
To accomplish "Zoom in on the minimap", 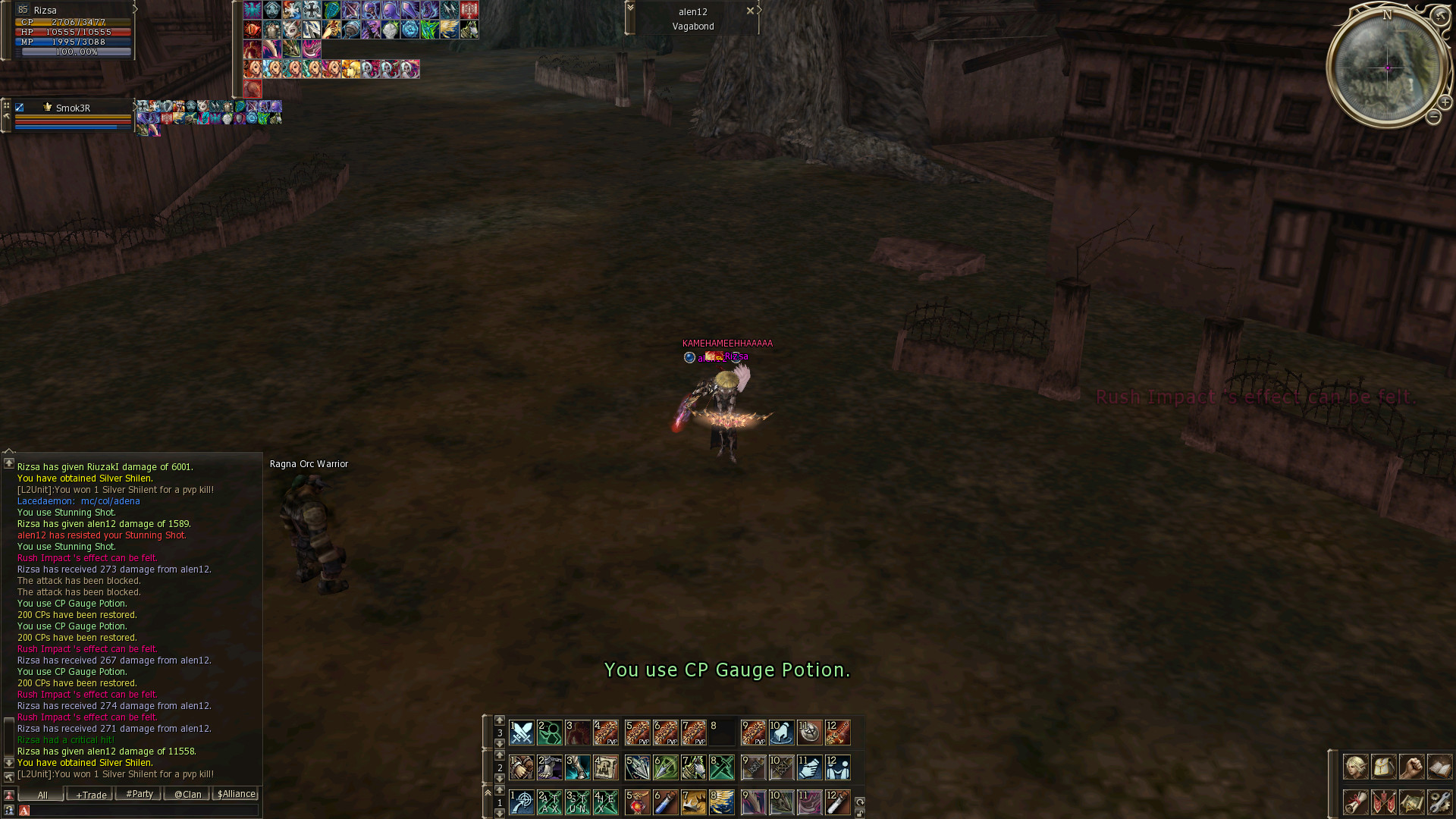I will coord(1445,102).
